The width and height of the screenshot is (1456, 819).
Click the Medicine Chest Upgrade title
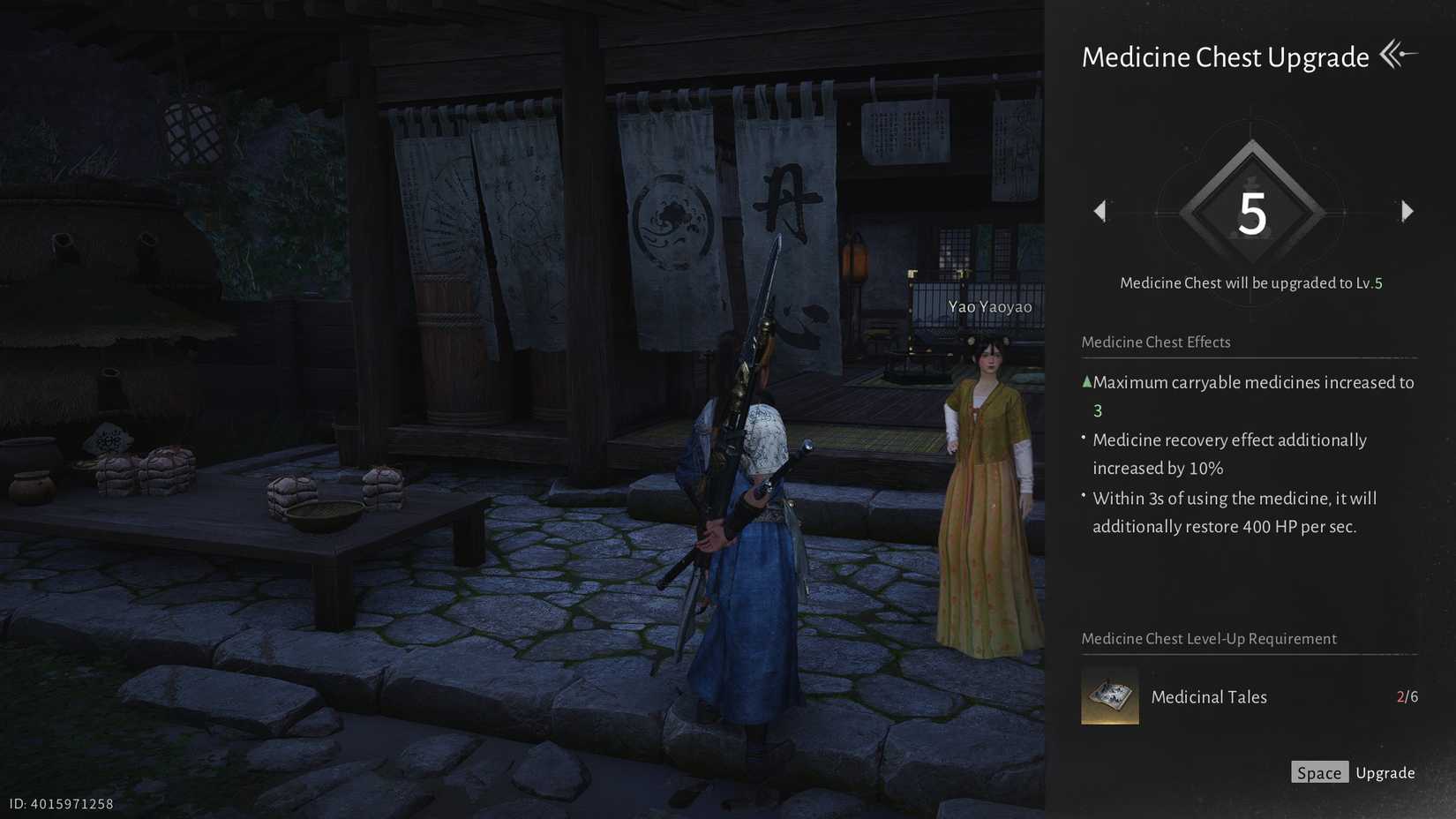1226,56
